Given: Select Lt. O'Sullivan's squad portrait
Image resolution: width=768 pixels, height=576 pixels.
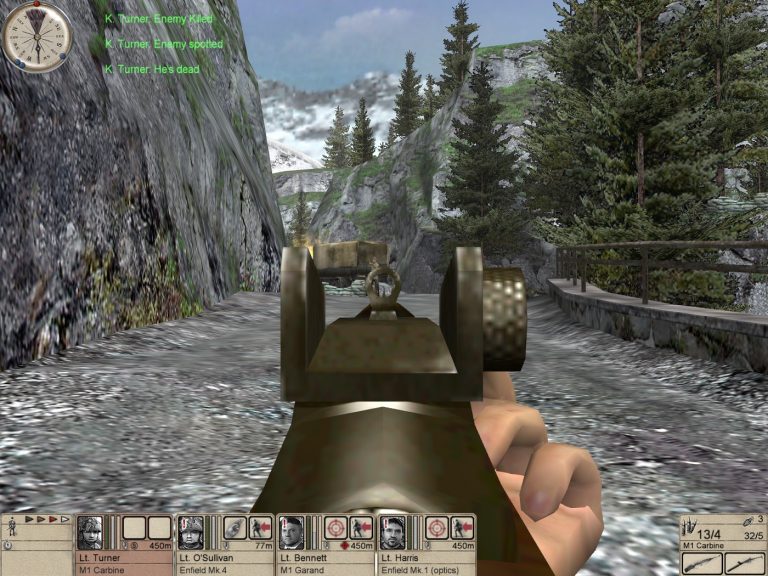Looking at the screenshot, I should [191, 530].
